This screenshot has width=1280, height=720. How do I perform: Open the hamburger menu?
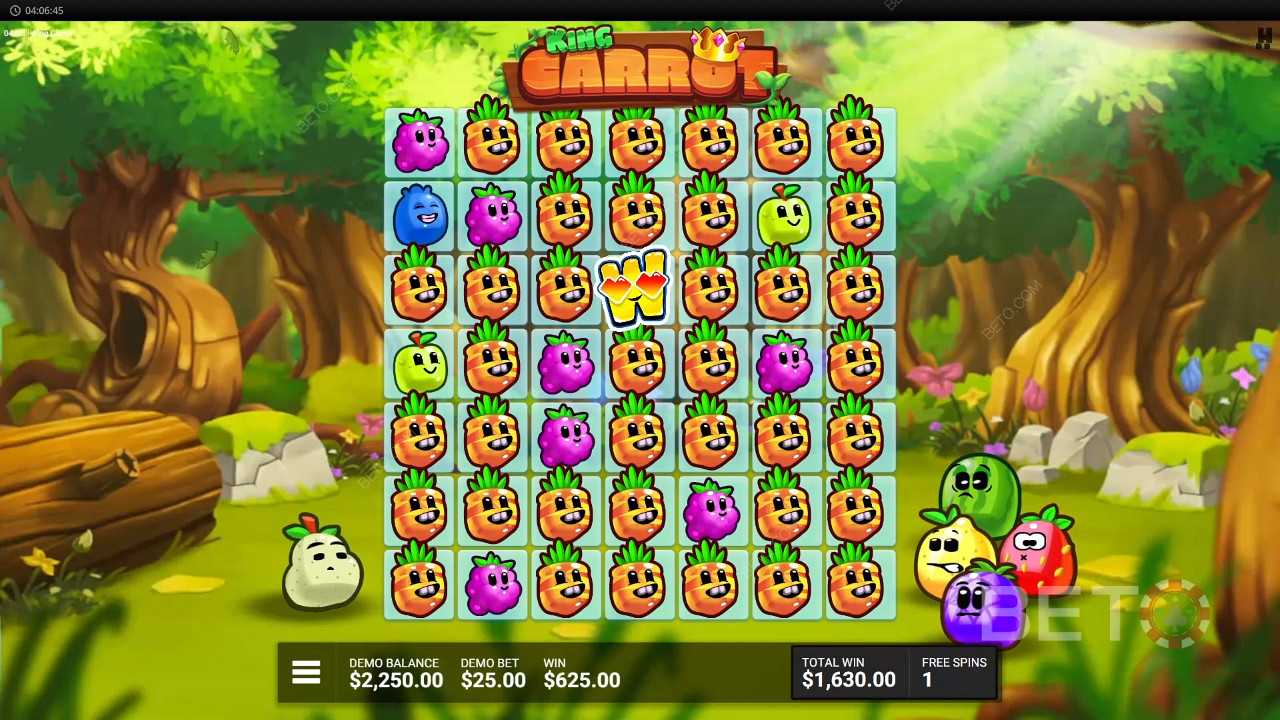(306, 673)
